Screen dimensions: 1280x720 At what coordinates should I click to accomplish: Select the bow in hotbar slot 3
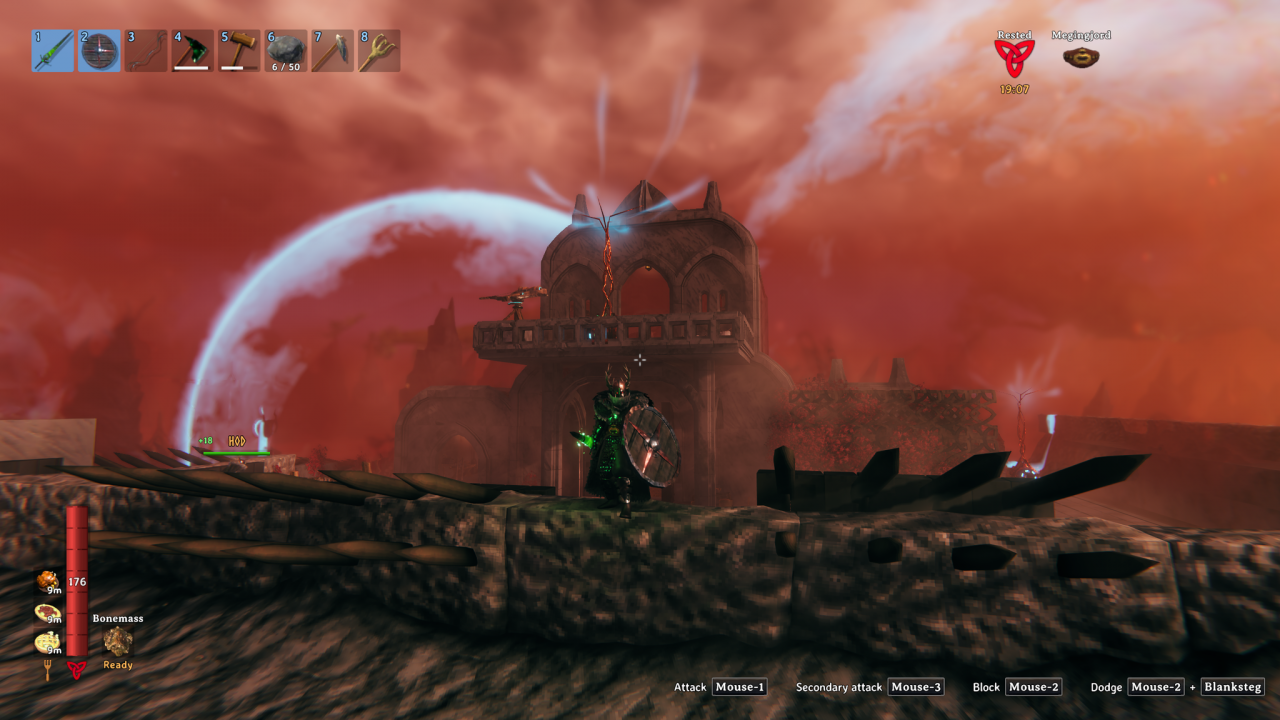(x=146, y=50)
